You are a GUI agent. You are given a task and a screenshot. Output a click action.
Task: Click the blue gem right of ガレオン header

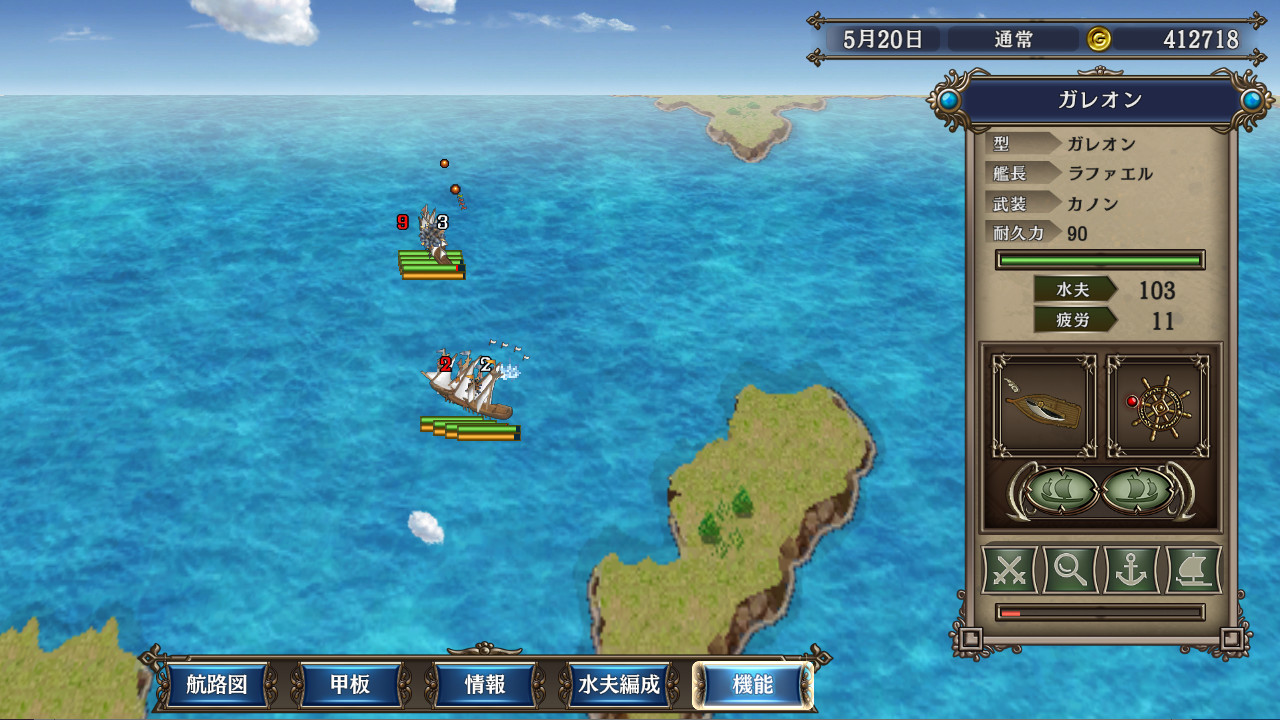pyautogui.click(x=1251, y=99)
